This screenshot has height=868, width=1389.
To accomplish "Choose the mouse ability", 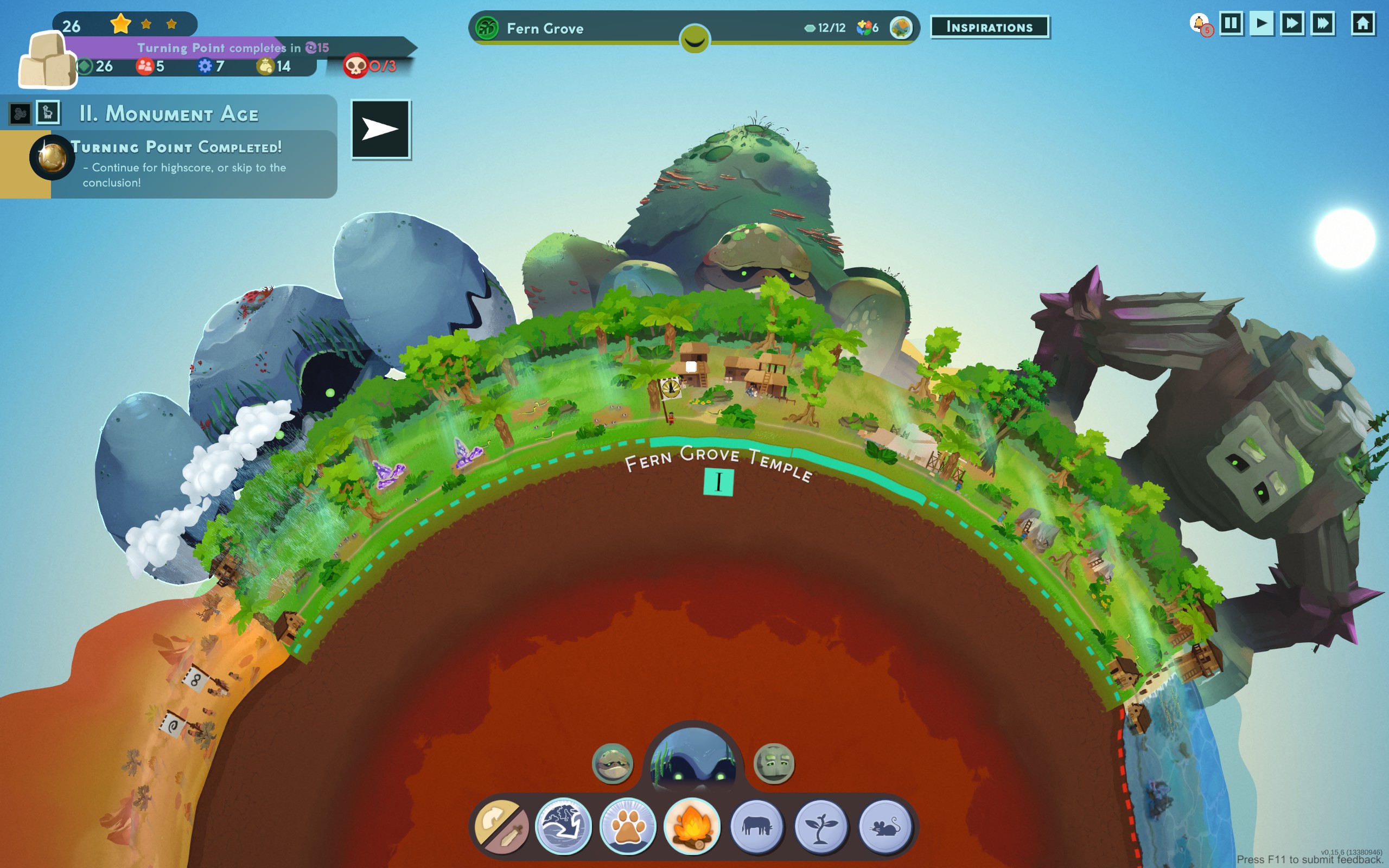I will (885, 827).
